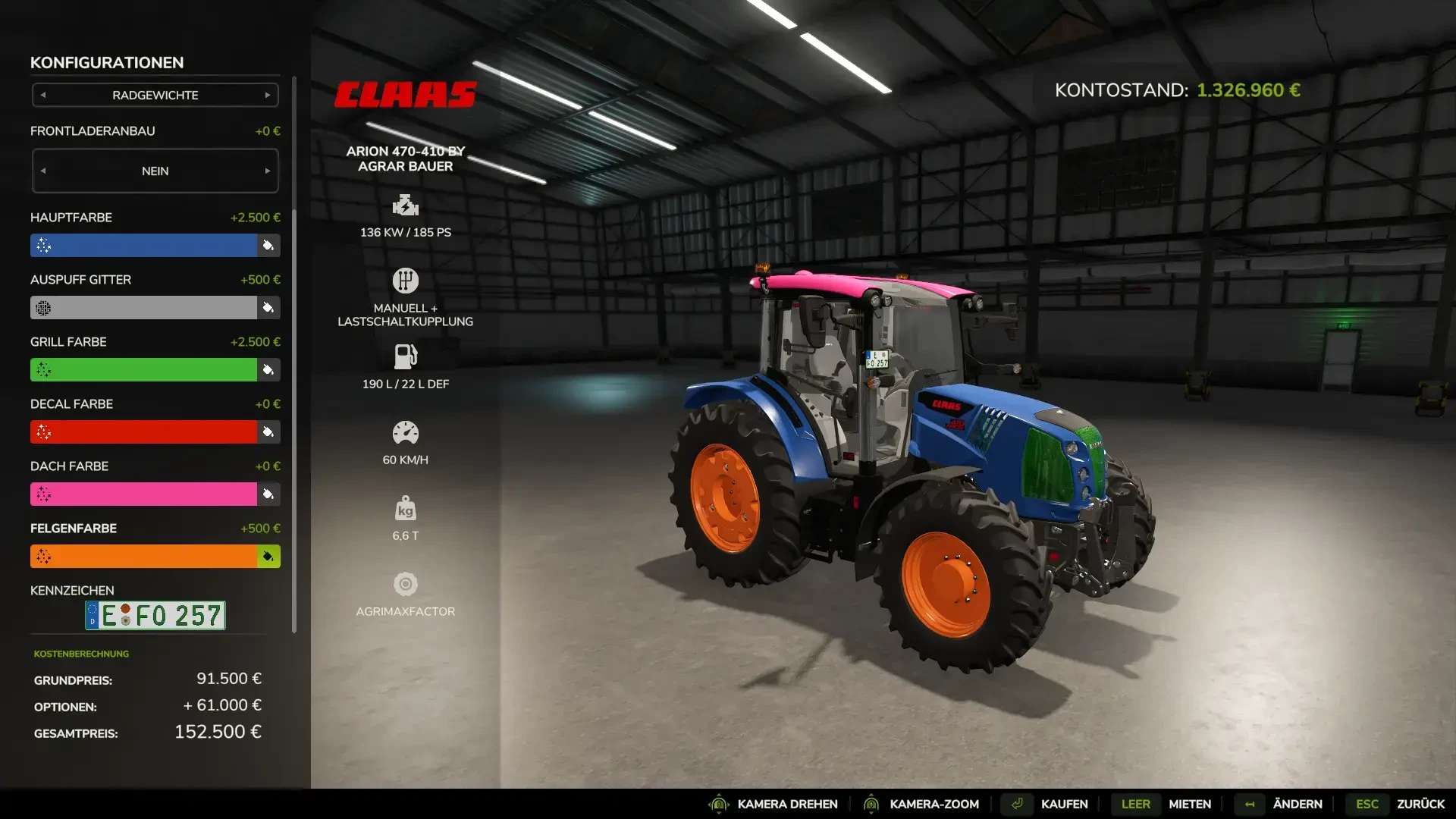Open the Dach Farbe paint bucket
This screenshot has width=1456, height=819.
point(268,494)
